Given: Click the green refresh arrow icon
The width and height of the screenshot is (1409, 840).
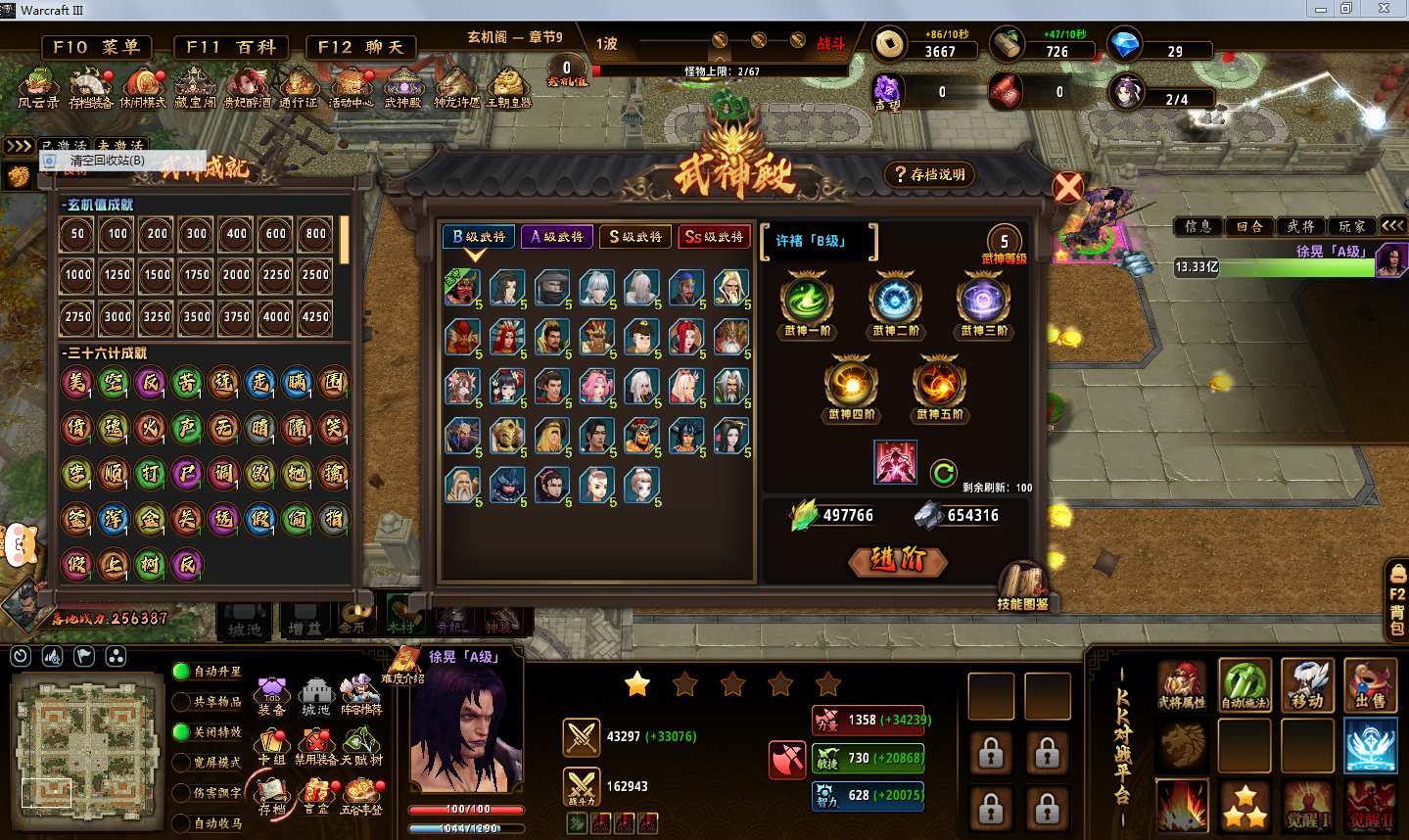Looking at the screenshot, I should pos(943,474).
